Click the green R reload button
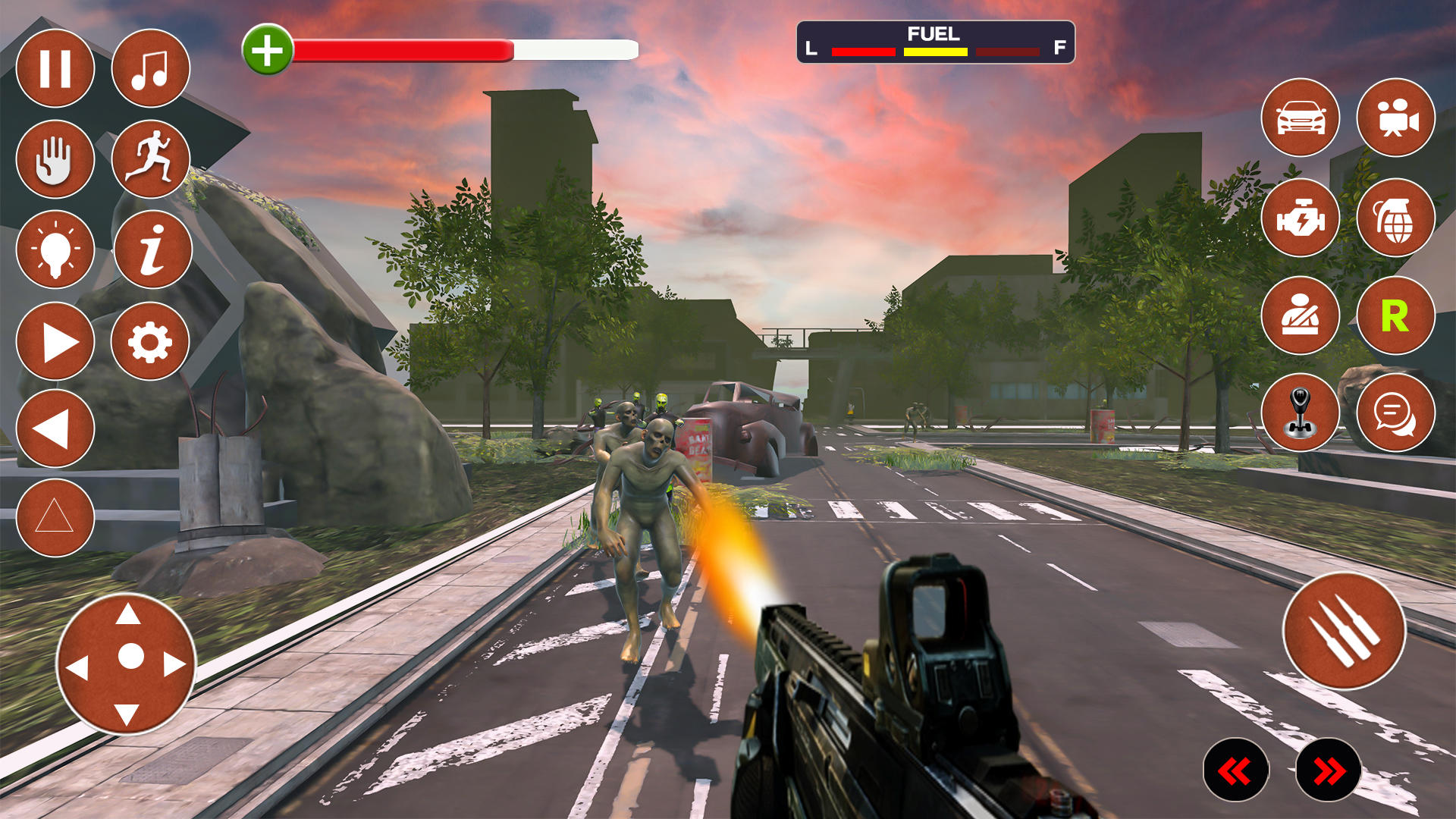Viewport: 1456px width, 819px height. 1395,315
